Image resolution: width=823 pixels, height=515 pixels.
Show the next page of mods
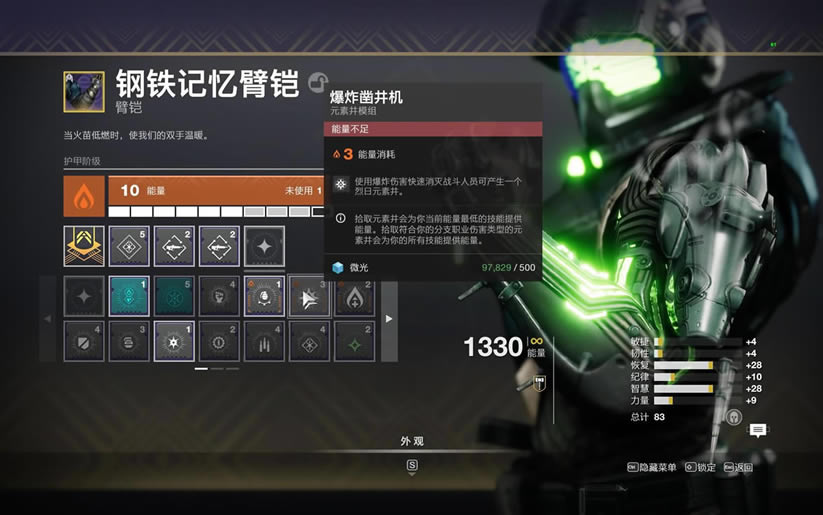point(389,319)
